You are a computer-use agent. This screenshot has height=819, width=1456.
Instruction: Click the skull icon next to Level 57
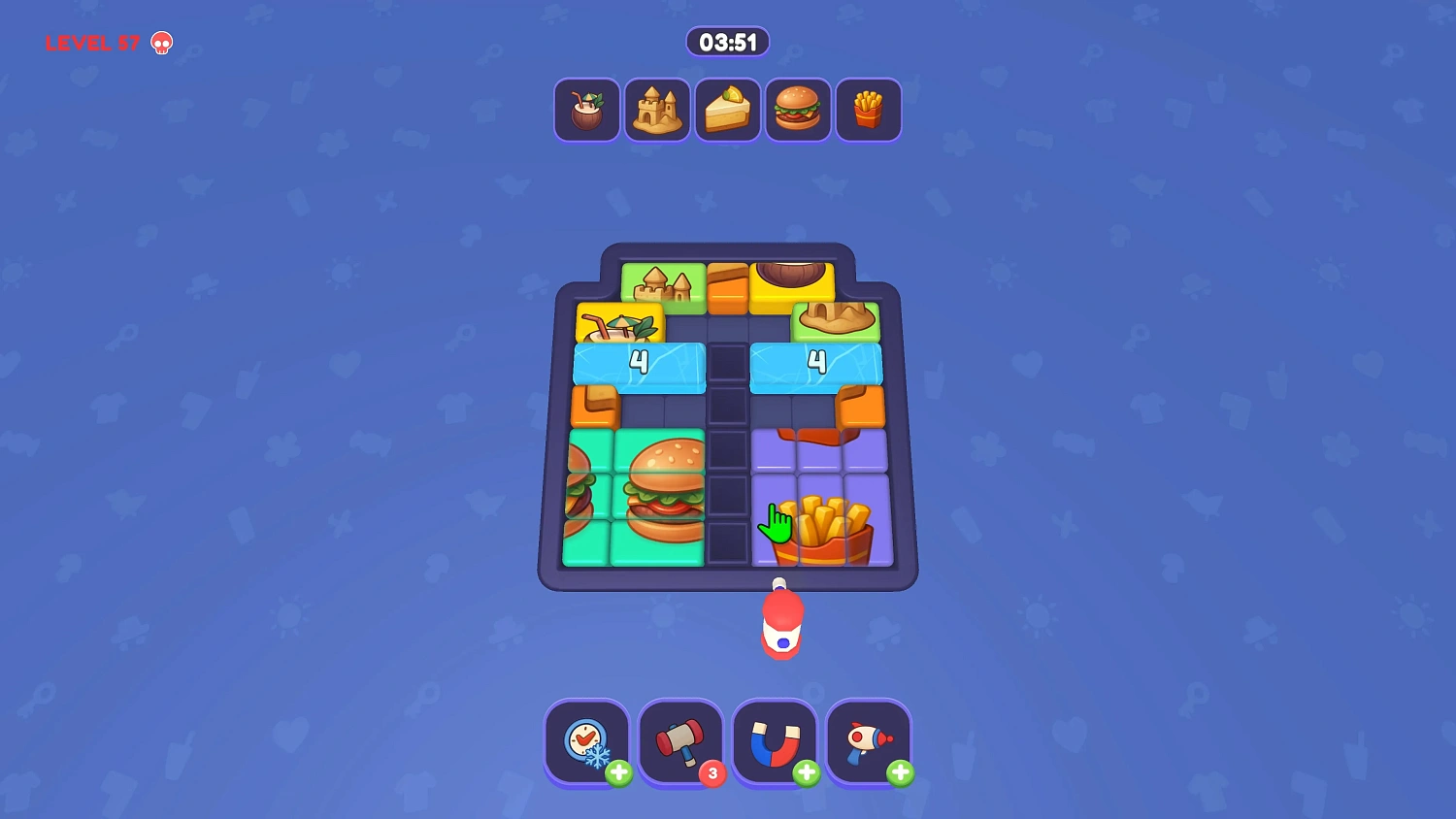(x=161, y=43)
